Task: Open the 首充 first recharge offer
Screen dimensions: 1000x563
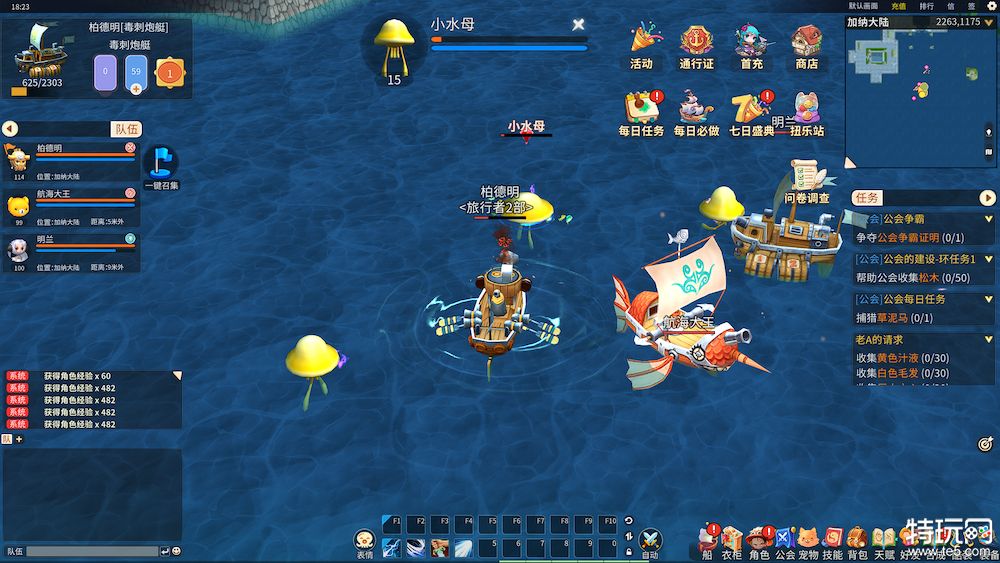Action: 751,45
